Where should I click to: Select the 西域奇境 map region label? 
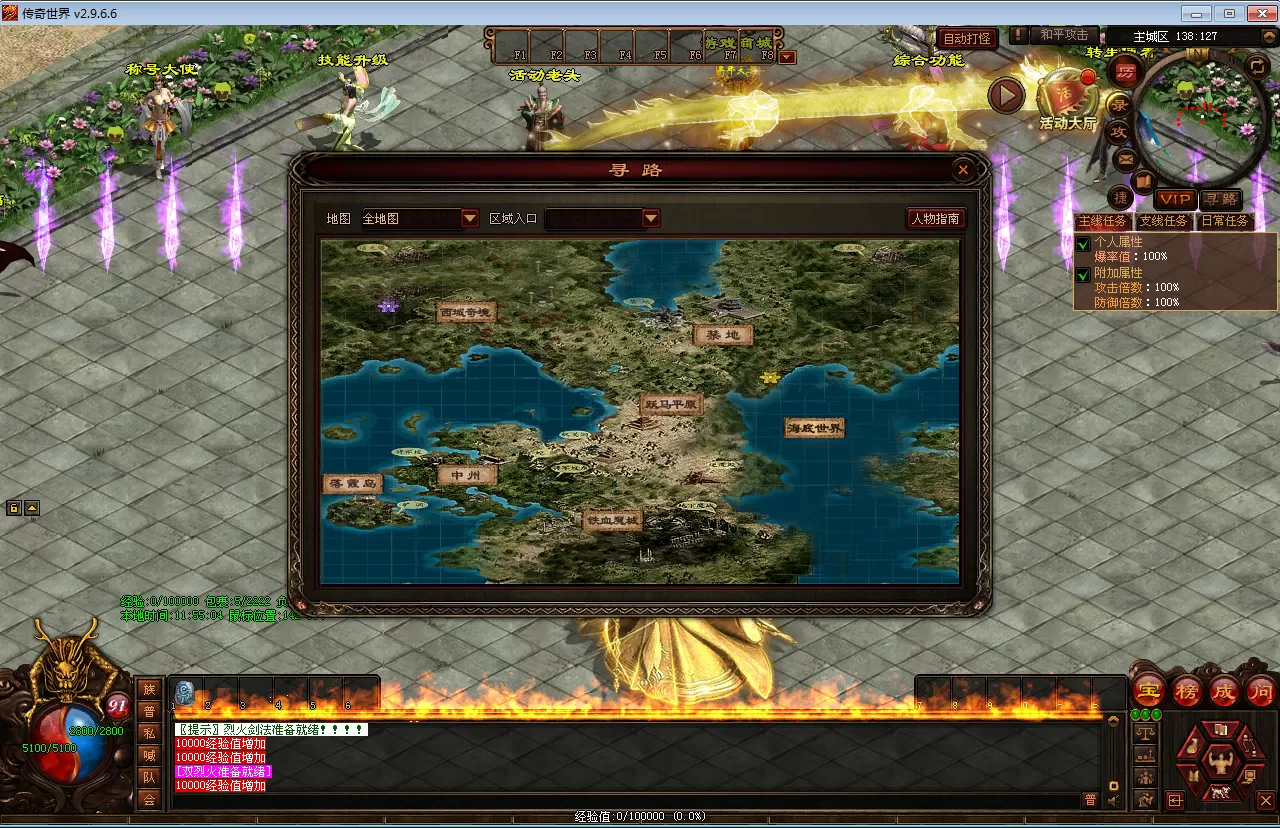467,313
